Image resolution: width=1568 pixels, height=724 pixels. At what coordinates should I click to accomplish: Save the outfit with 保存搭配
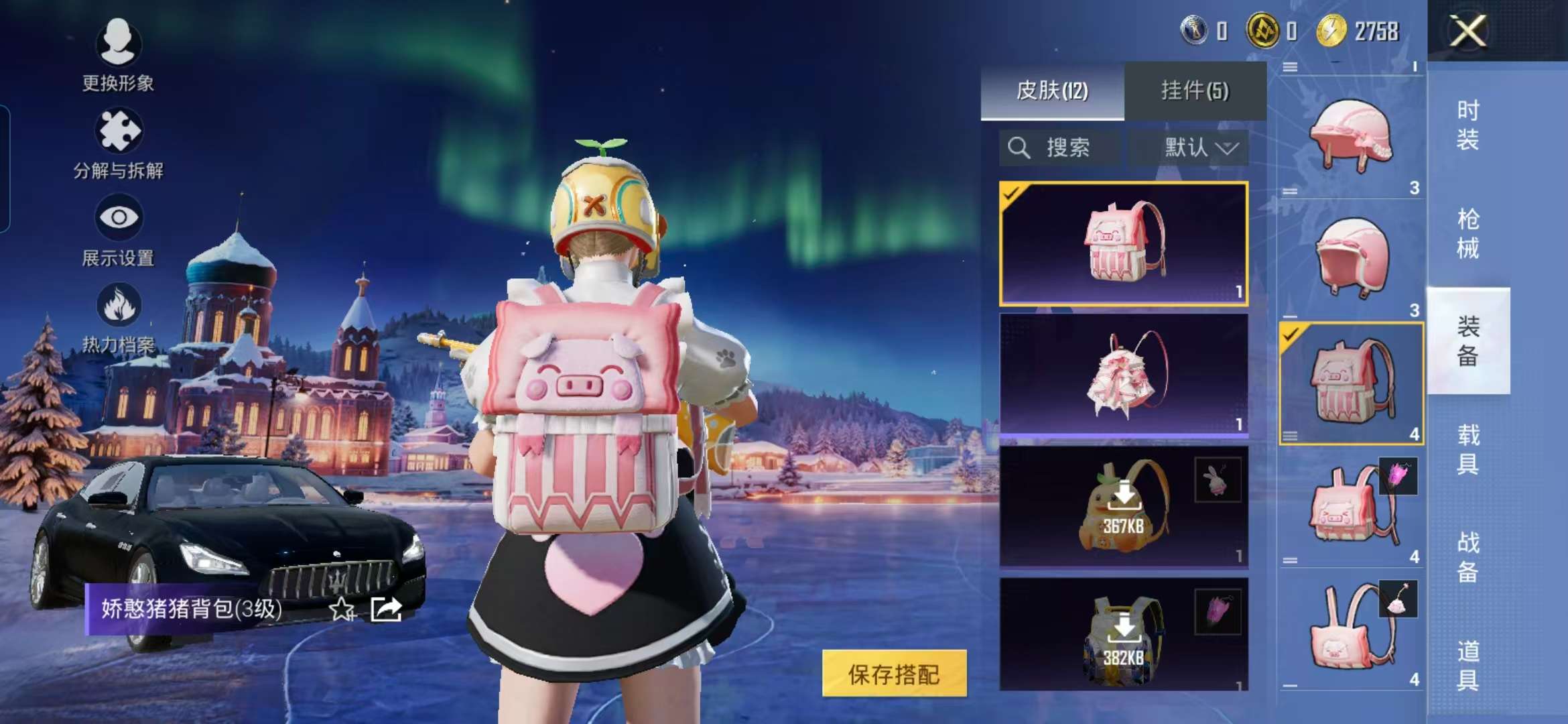coord(894,674)
